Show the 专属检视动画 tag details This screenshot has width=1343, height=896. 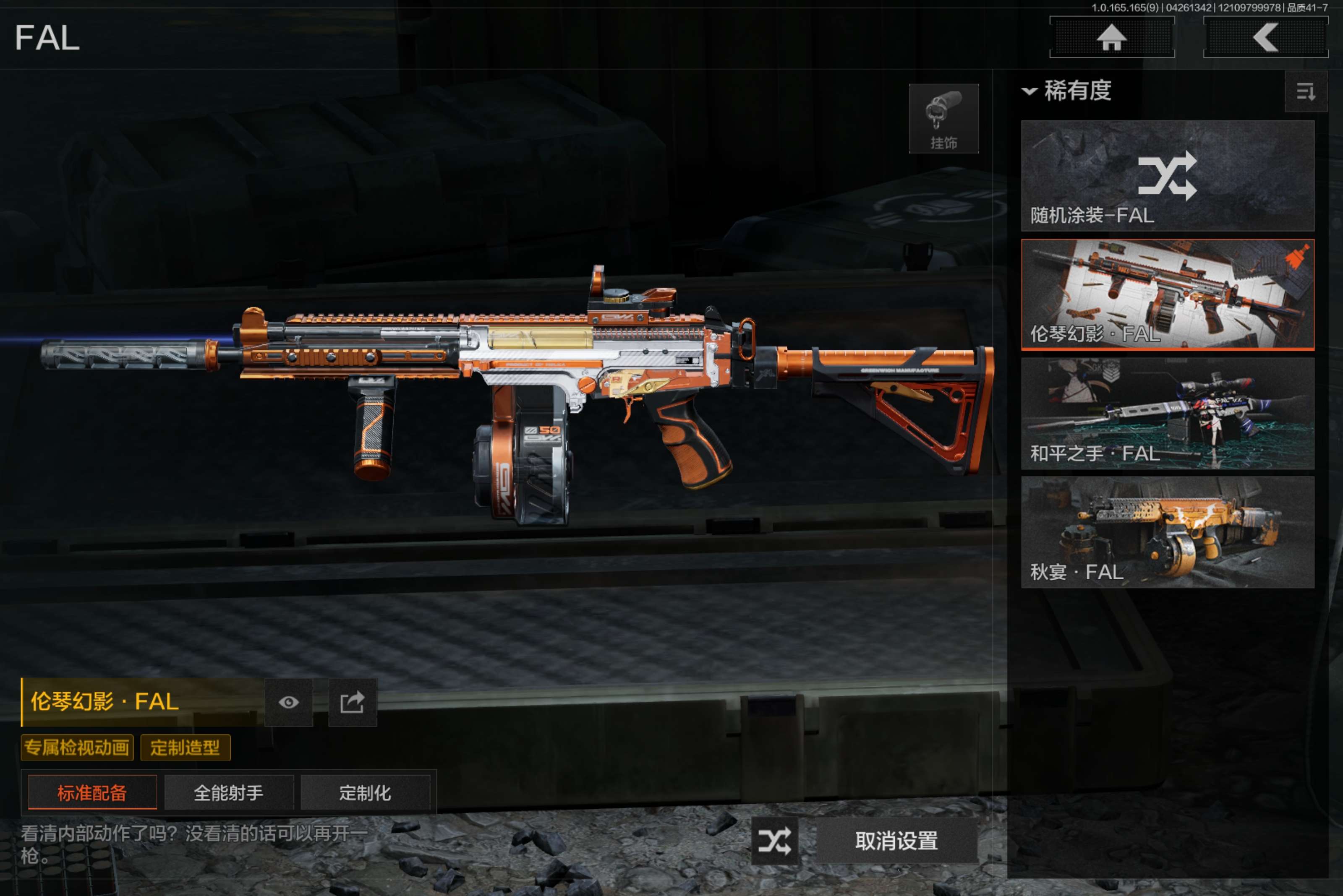(x=77, y=748)
